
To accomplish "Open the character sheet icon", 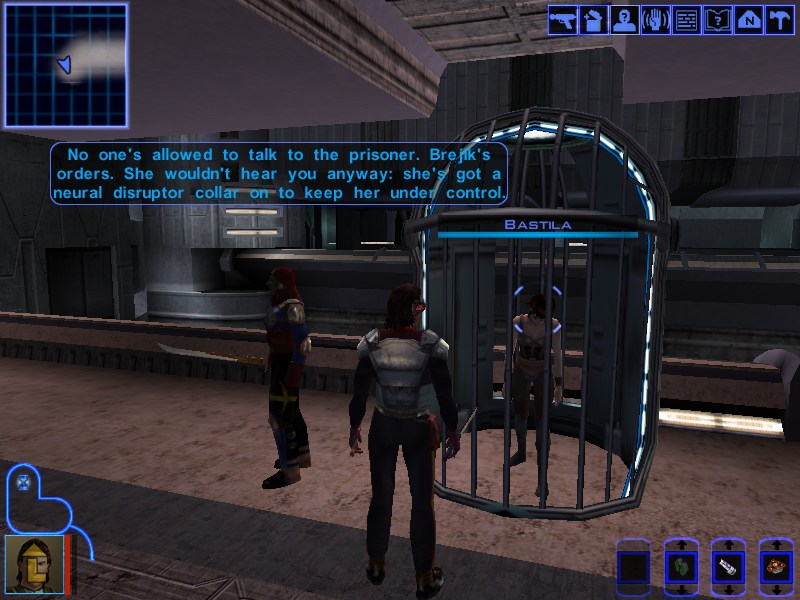I will pyautogui.click(x=624, y=21).
